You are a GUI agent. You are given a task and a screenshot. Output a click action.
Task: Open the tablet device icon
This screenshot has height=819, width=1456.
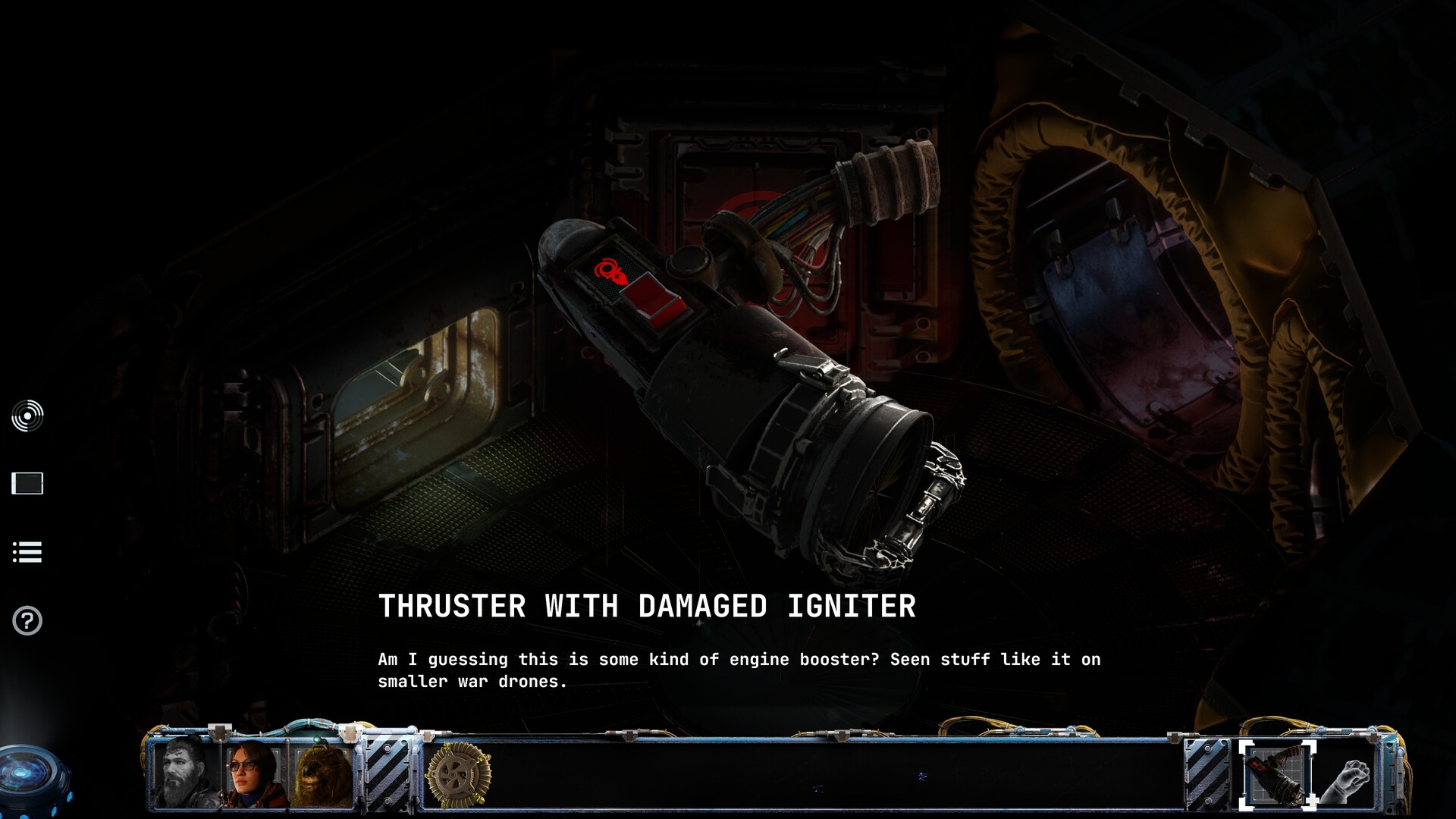click(x=27, y=483)
